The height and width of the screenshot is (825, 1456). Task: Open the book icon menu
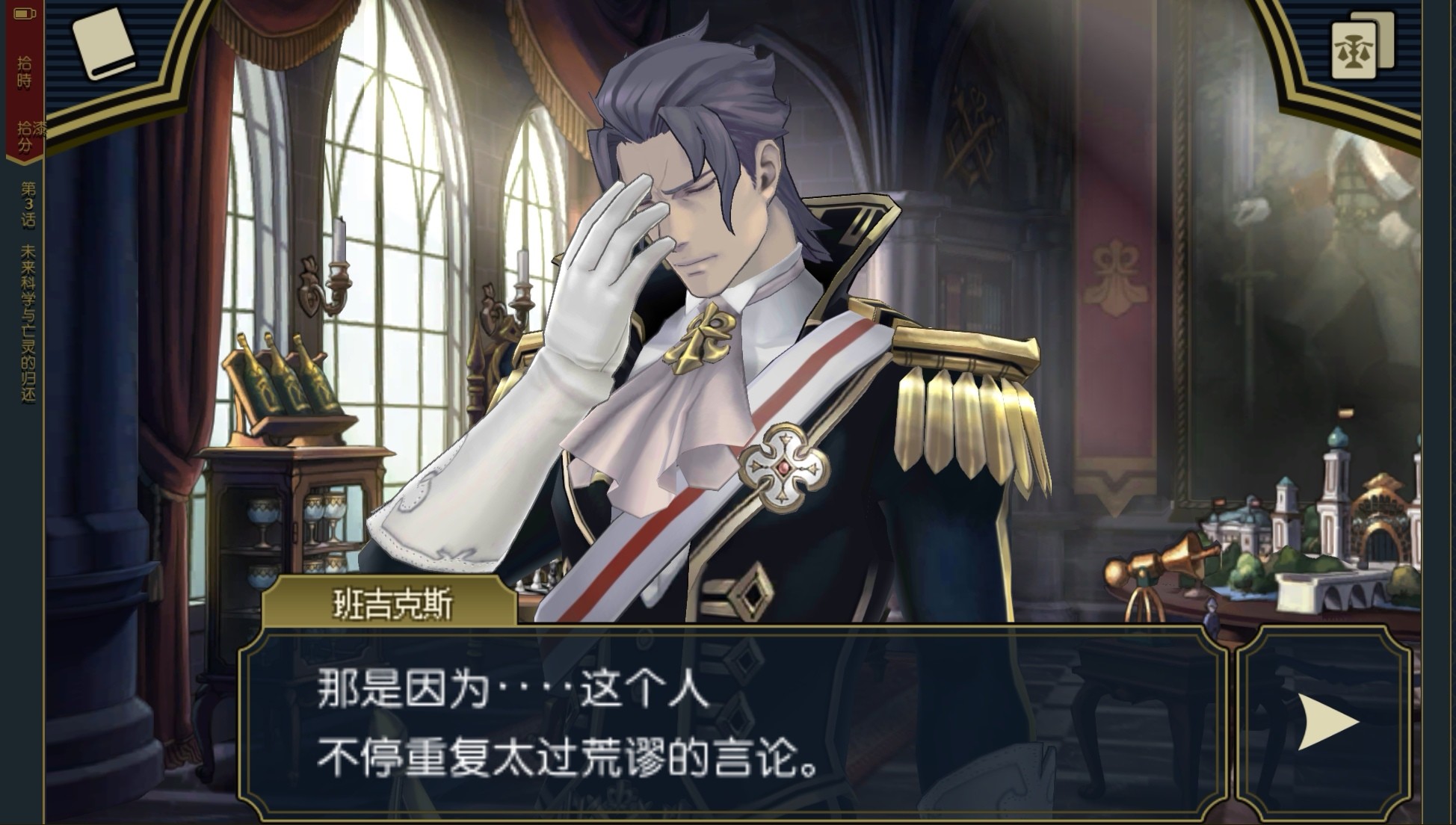tap(104, 43)
